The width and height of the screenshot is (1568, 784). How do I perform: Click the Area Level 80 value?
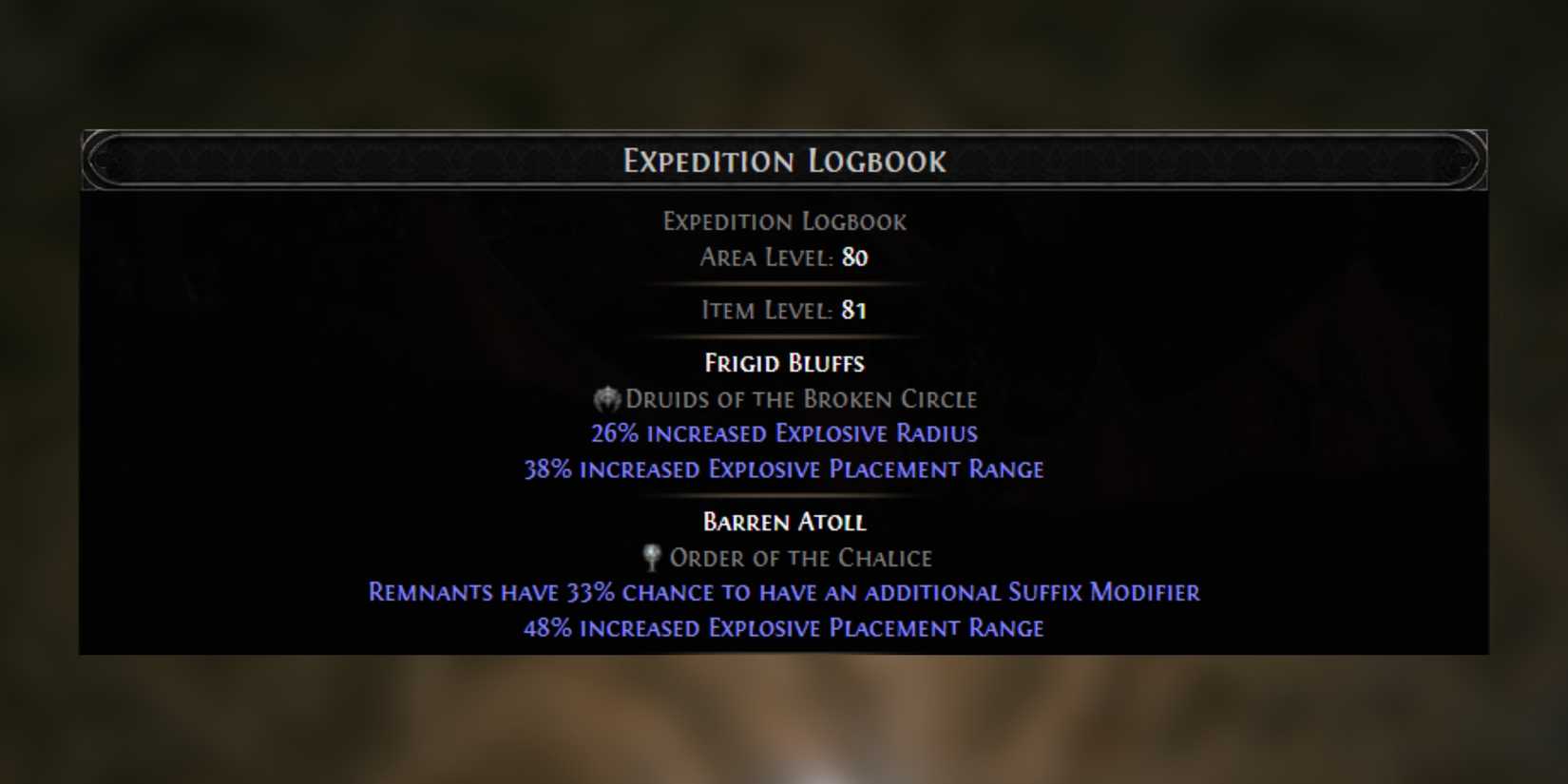pyautogui.click(x=853, y=258)
